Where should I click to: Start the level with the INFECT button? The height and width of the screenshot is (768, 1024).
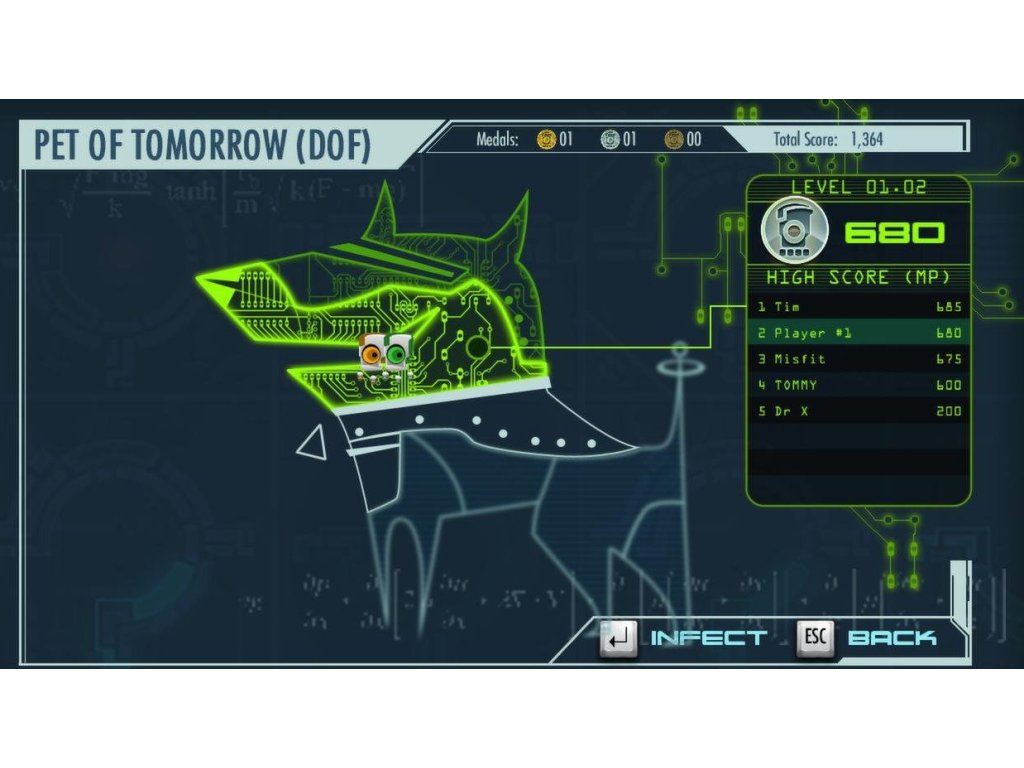(686, 638)
